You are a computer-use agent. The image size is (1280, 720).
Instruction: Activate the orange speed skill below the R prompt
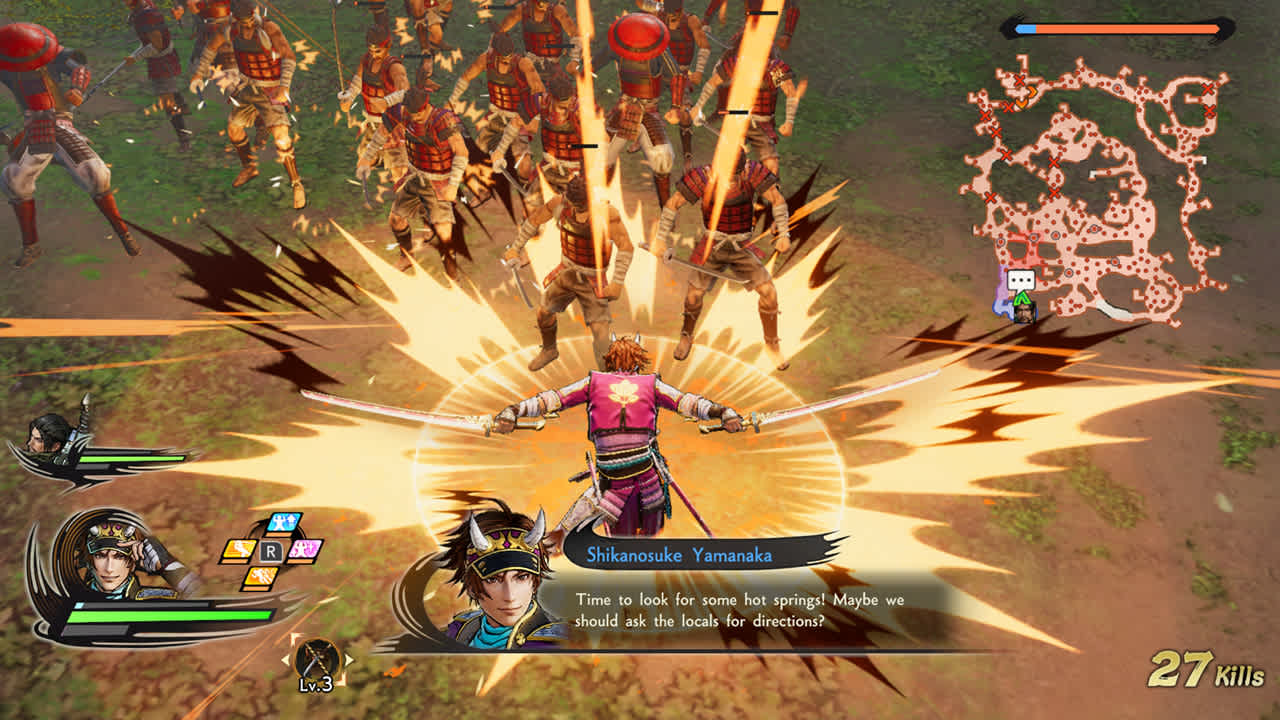coord(260,578)
